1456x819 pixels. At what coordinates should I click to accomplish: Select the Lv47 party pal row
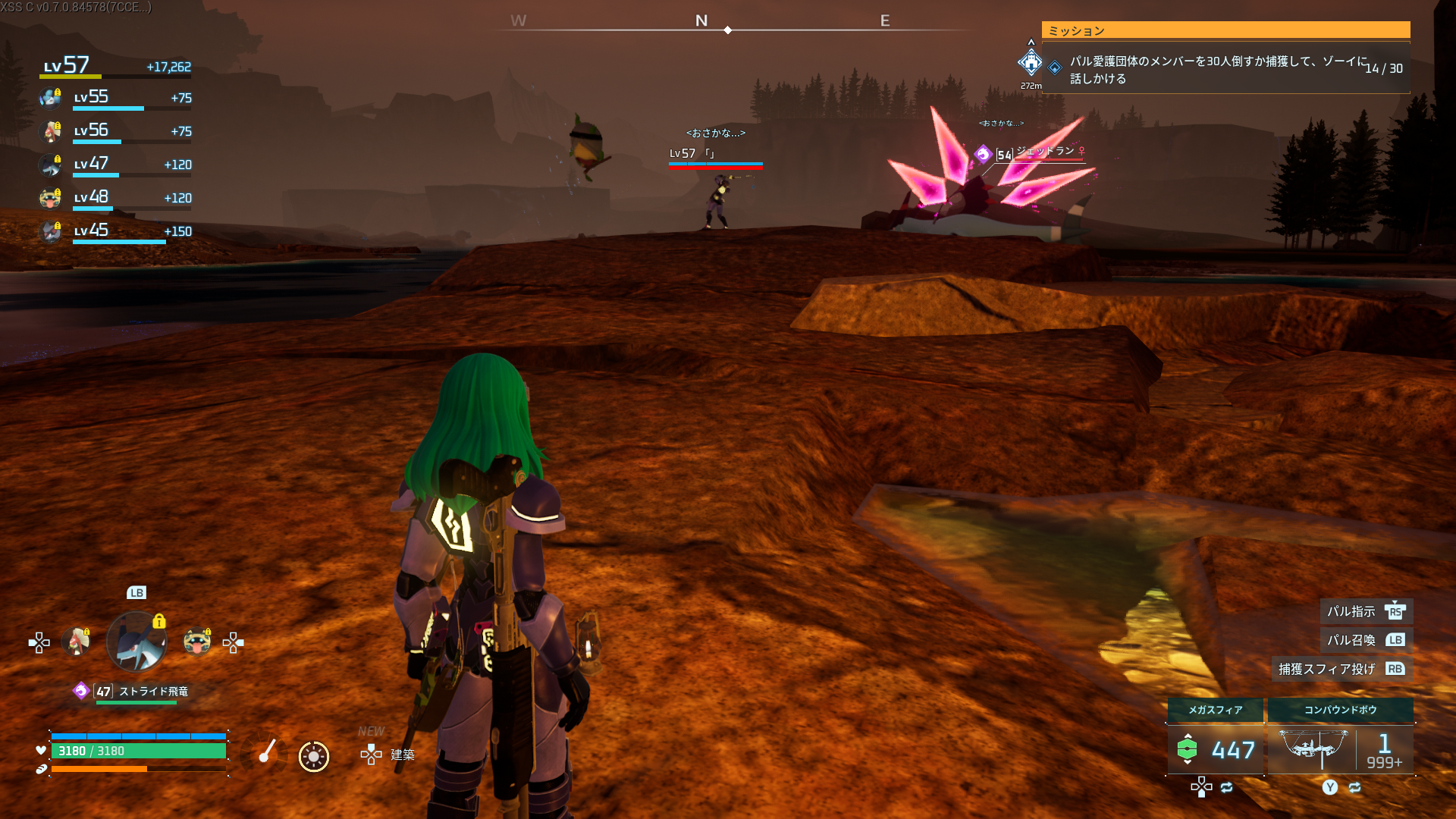click(115, 165)
